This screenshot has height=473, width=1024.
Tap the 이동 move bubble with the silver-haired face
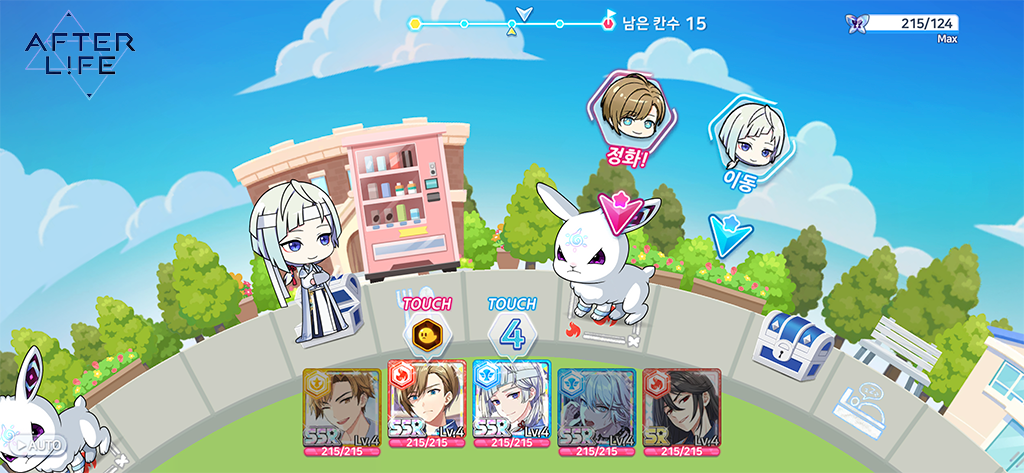point(748,138)
